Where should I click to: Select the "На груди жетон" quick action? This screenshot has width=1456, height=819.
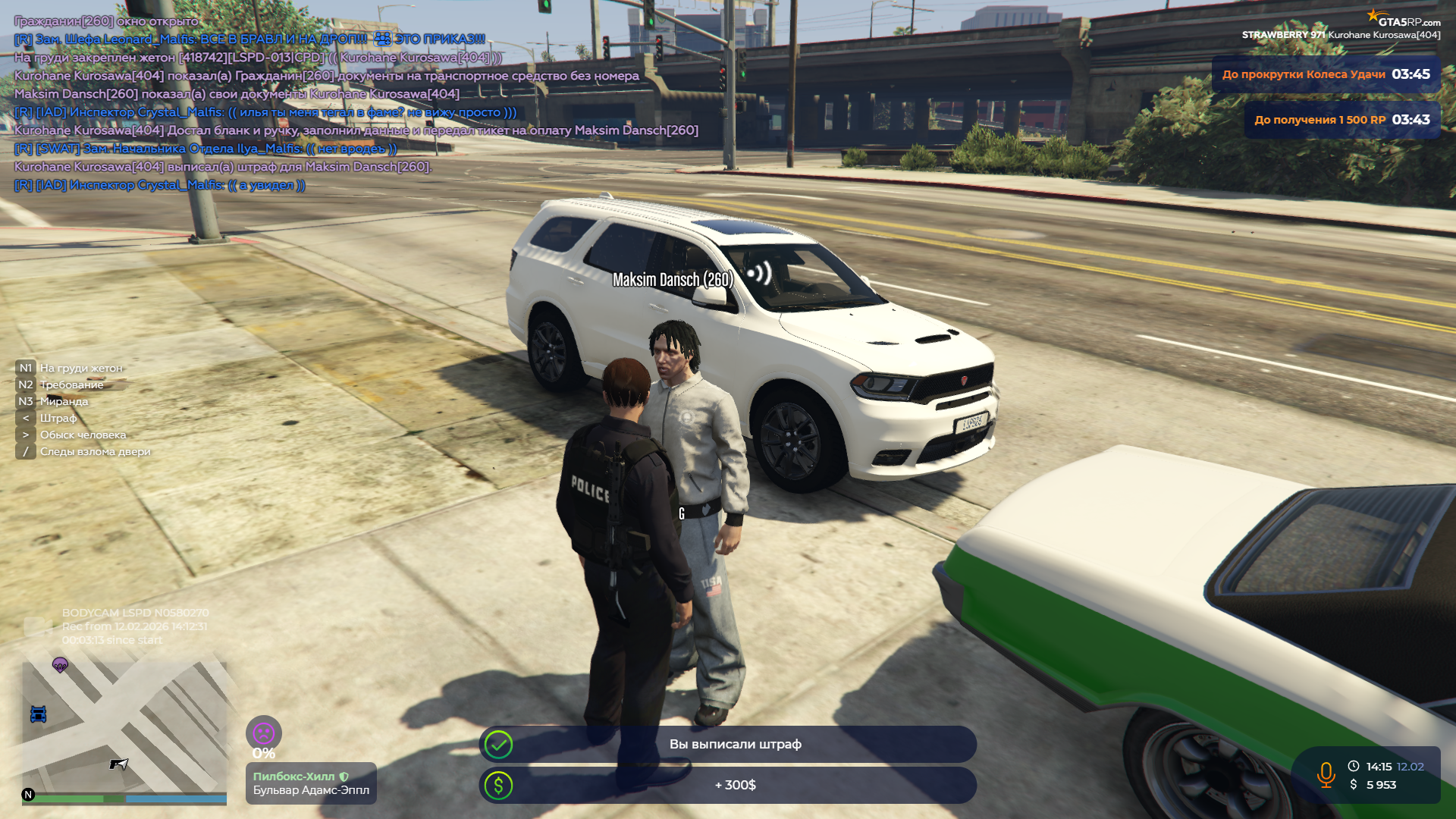tap(80, 368)
